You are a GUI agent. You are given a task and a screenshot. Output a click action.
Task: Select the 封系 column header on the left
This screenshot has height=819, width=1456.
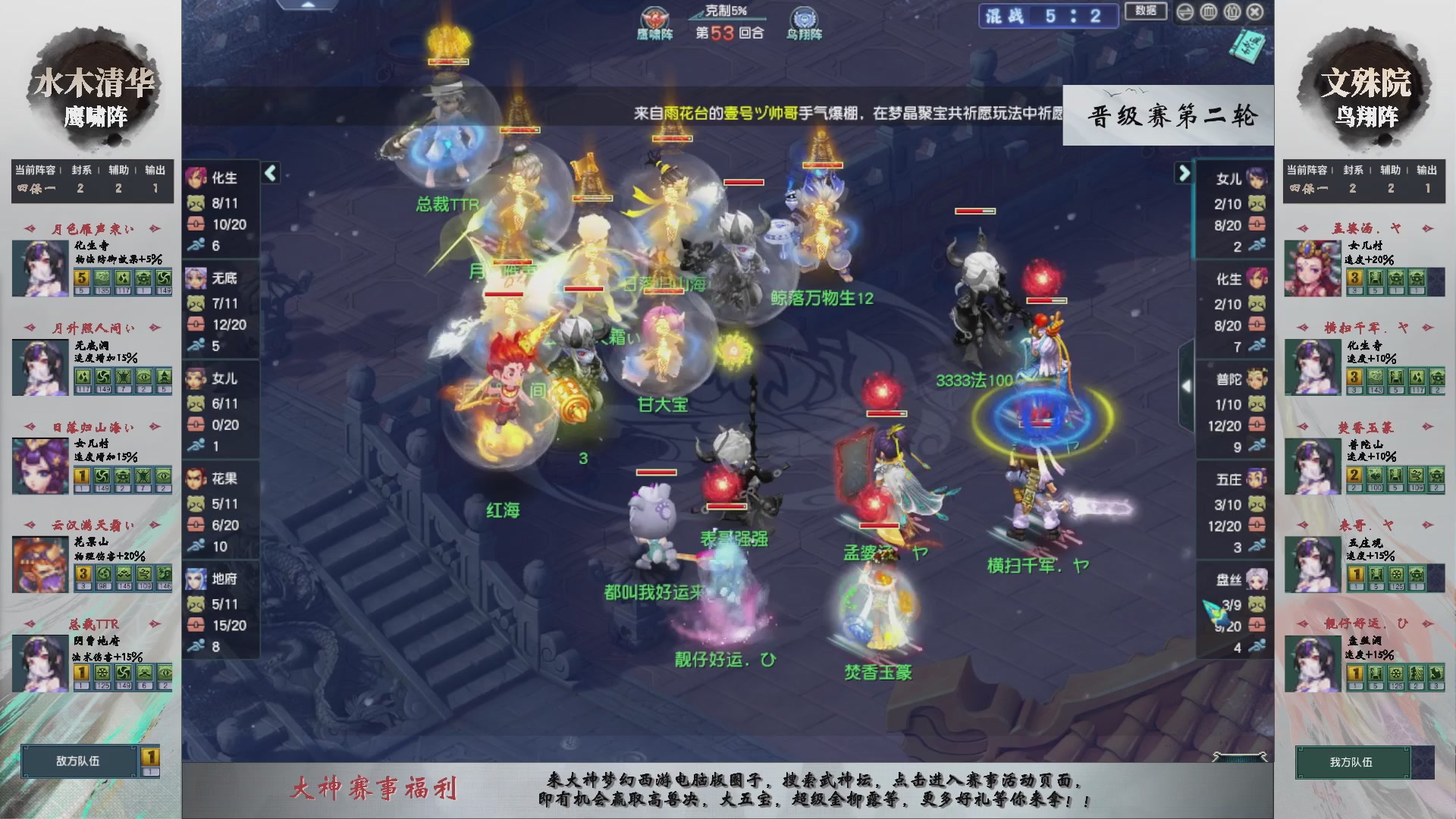81,170
